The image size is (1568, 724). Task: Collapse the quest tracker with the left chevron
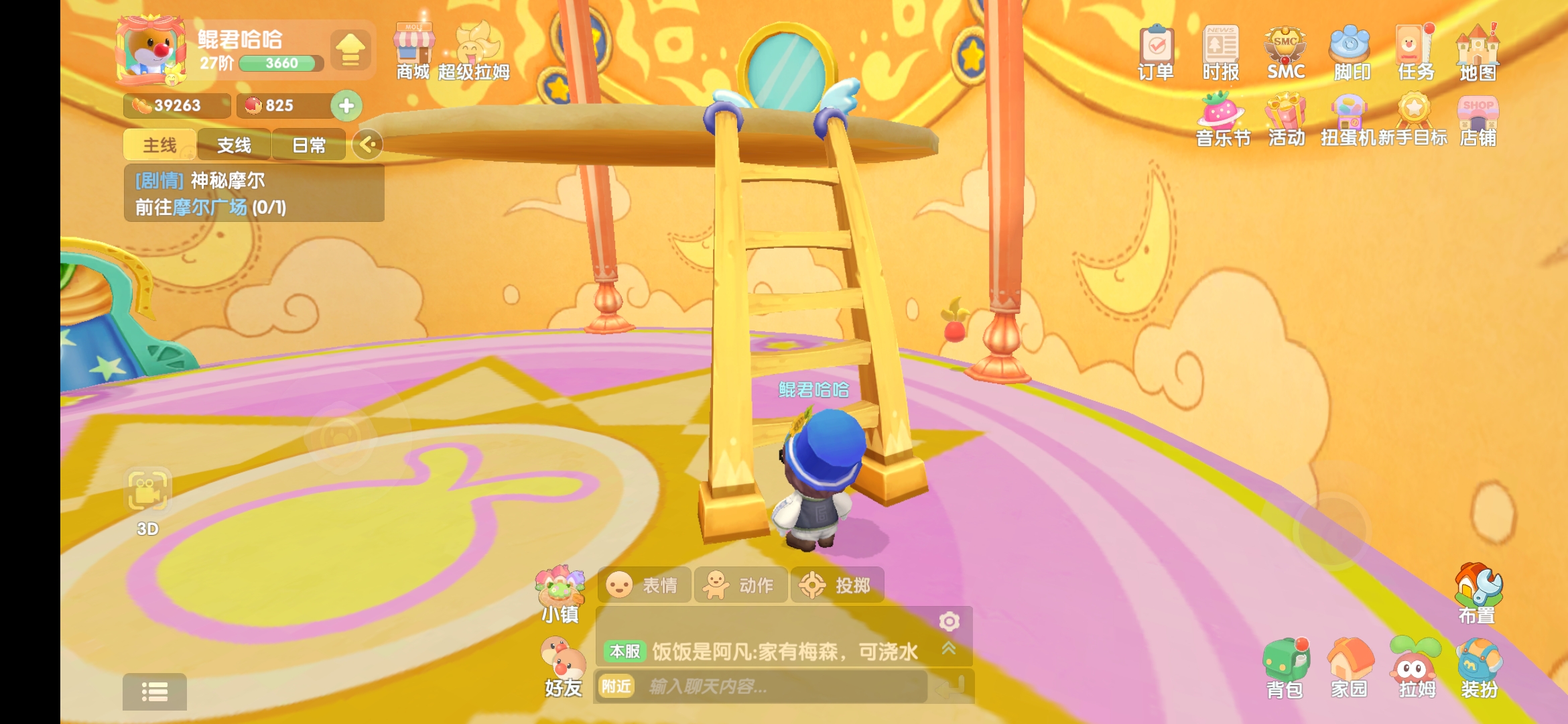[367, 145]
